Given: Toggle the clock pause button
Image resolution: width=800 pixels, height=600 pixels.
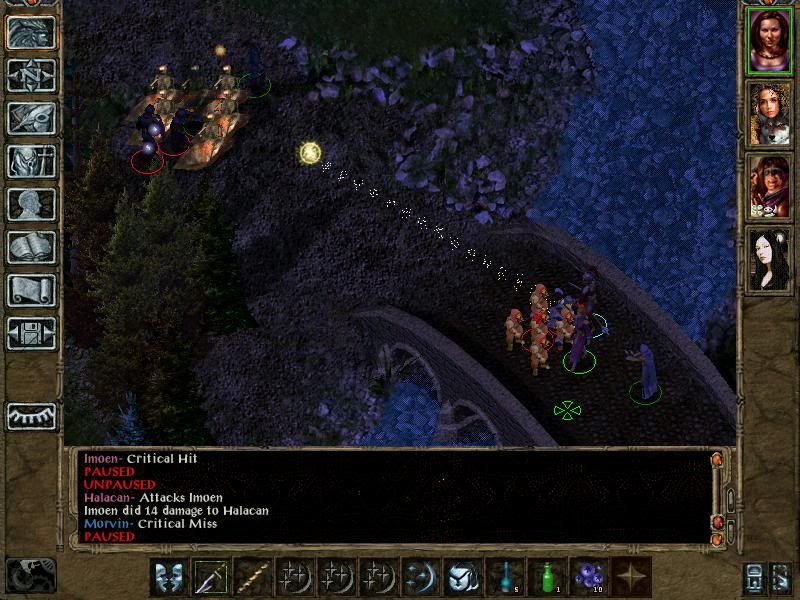Looking at the screenshot, I should pyautogui.click(x=31, y=574).
